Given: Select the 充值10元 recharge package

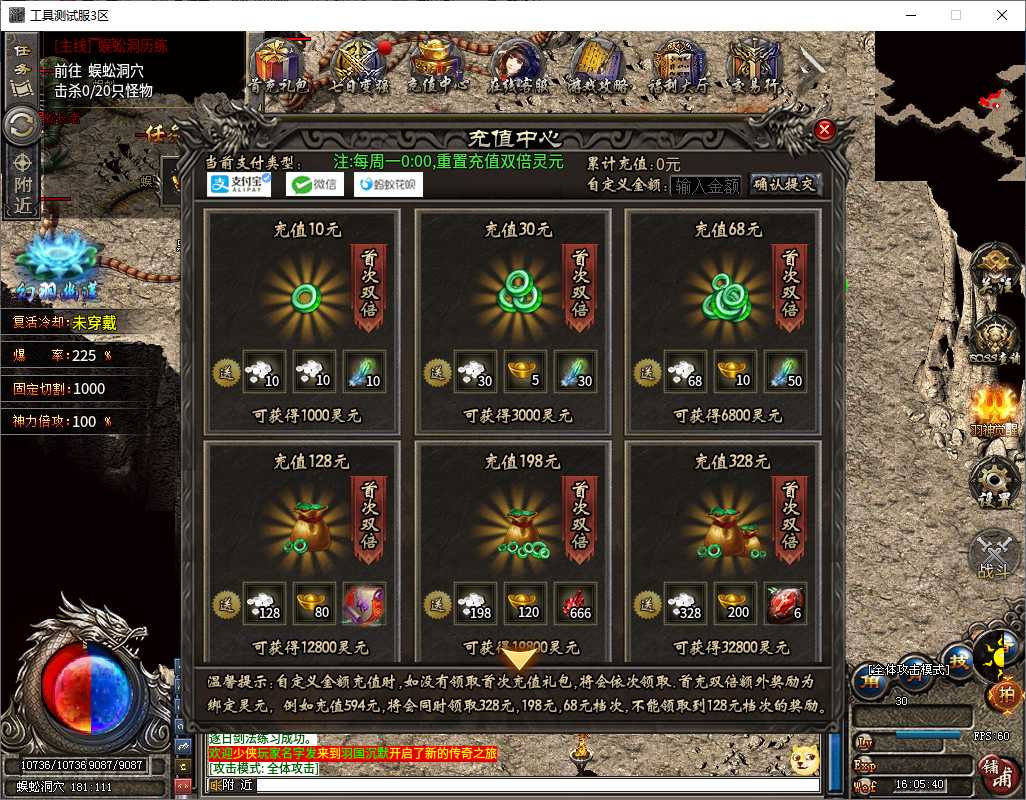Looking at the screenshot, I should [302, 322].
